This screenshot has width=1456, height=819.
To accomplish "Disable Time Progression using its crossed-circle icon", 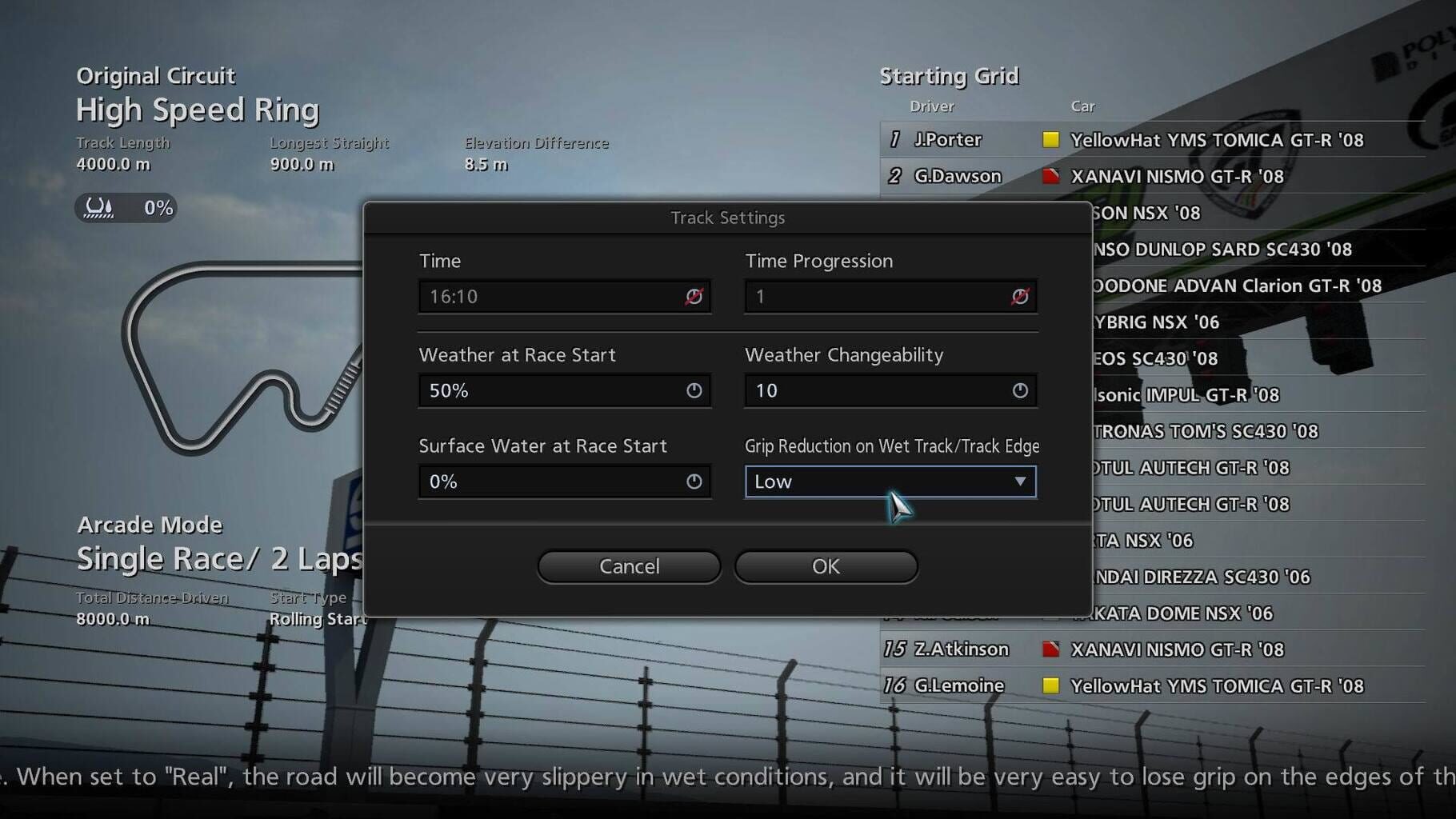I will pos(1020,296).
